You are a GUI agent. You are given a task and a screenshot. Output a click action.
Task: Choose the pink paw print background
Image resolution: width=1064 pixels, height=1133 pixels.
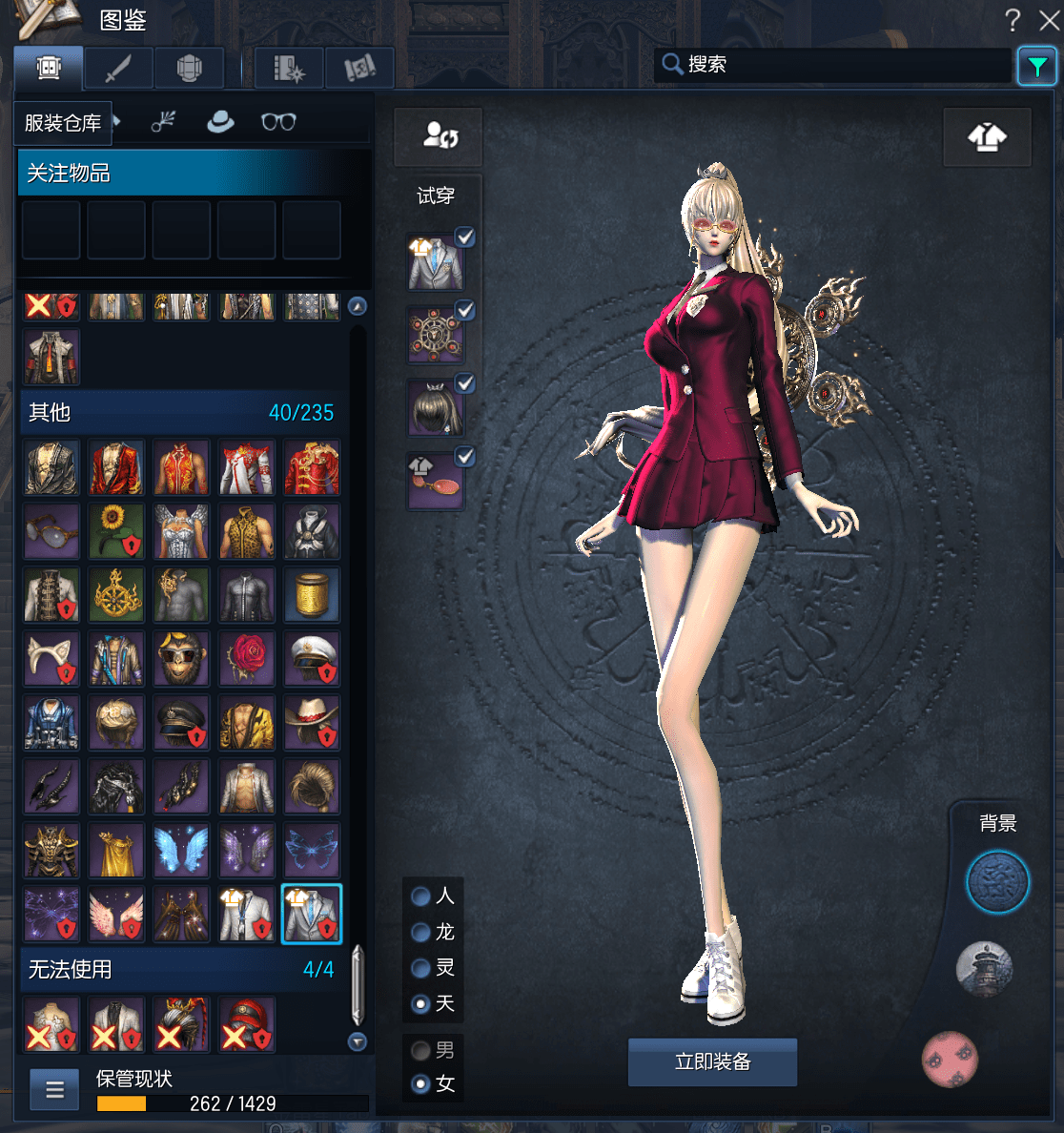click(x=950, y=1059)
